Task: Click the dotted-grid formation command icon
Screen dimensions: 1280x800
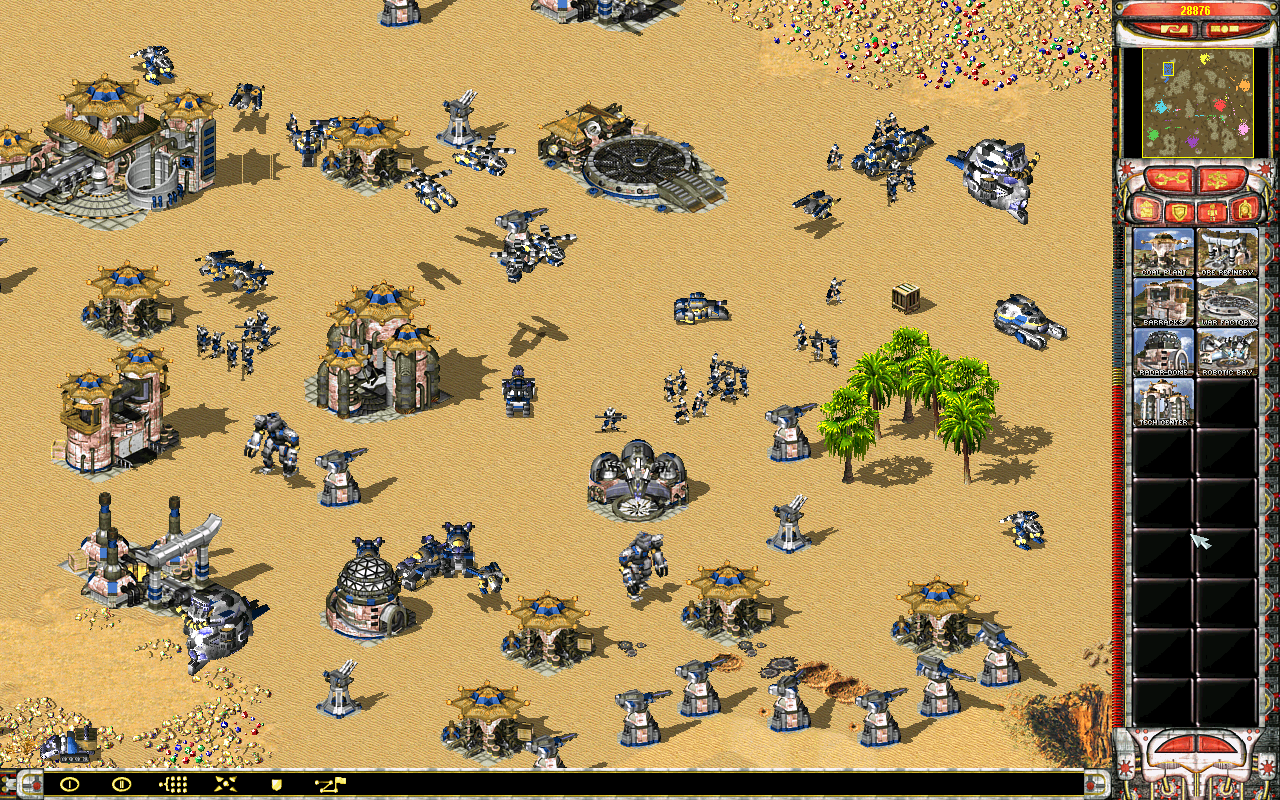Action: point(174,784)
